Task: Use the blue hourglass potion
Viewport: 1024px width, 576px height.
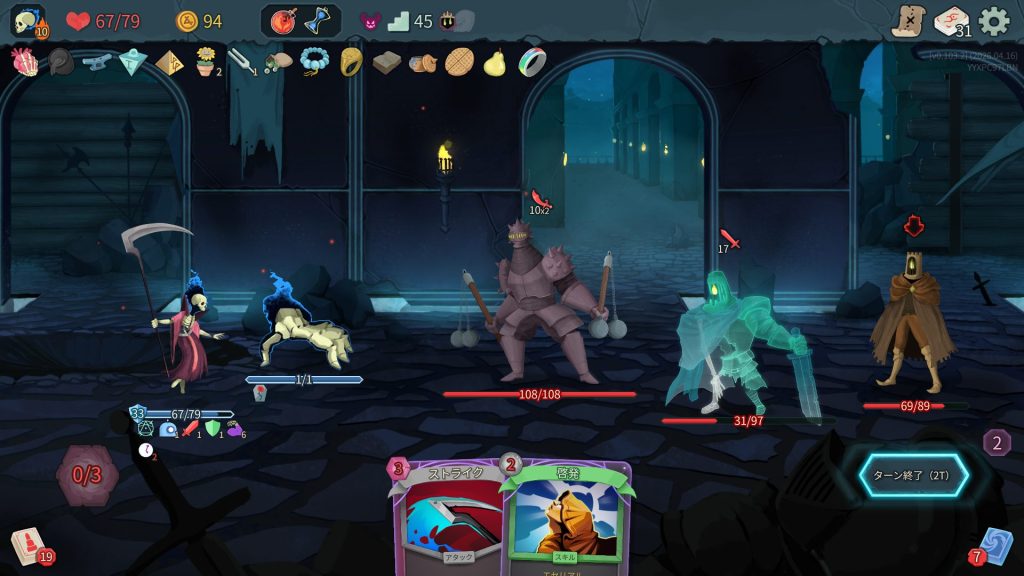Action: tap(318, 21)
